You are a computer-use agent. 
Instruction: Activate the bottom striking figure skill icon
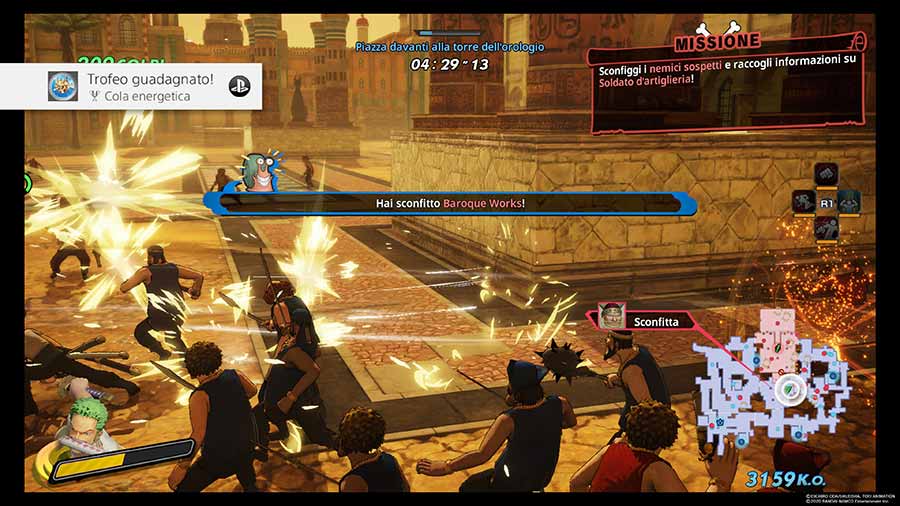tap(825, 228)
